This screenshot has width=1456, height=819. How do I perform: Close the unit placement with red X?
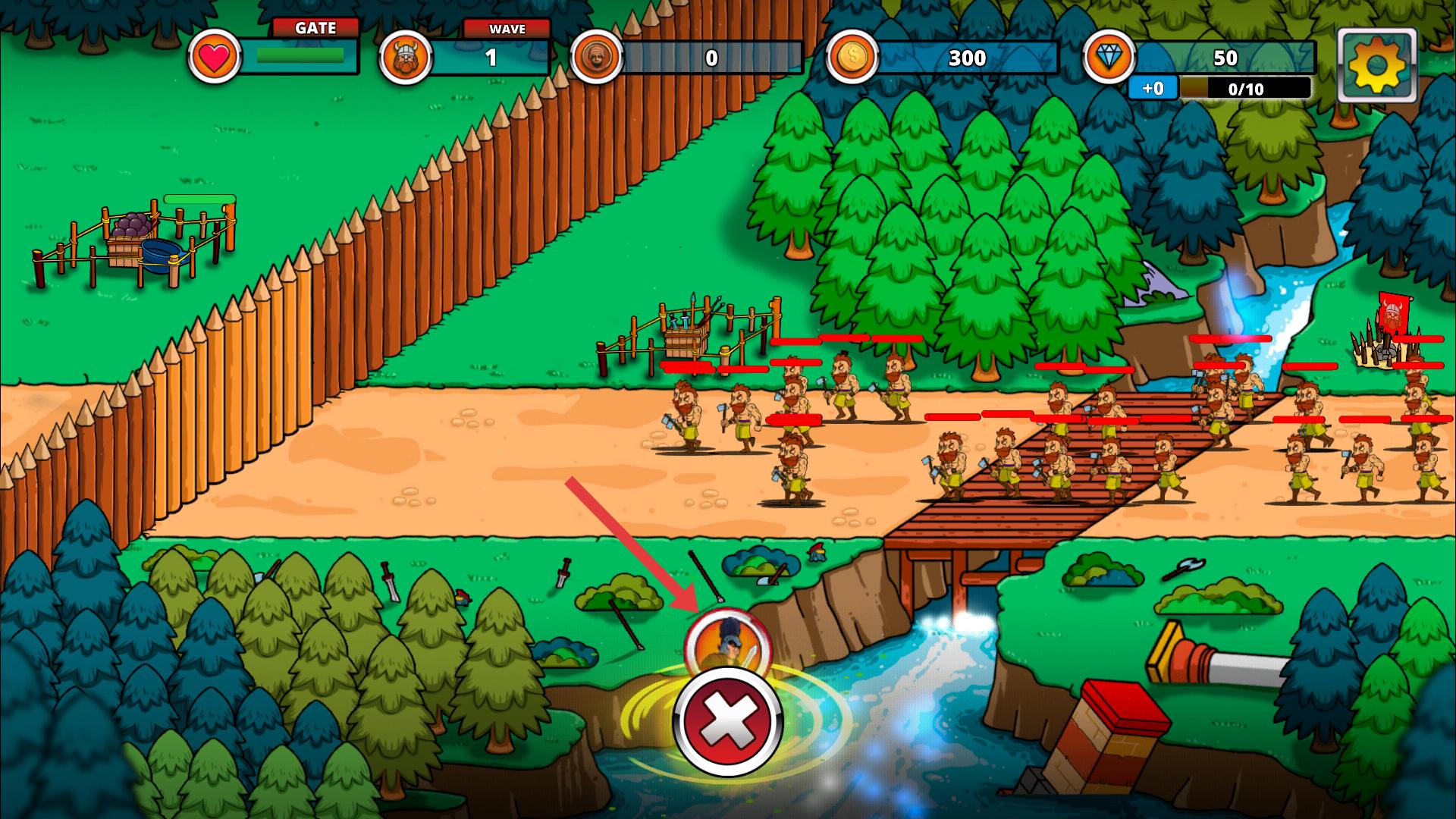pyautogui.click(x=726, y=723)
